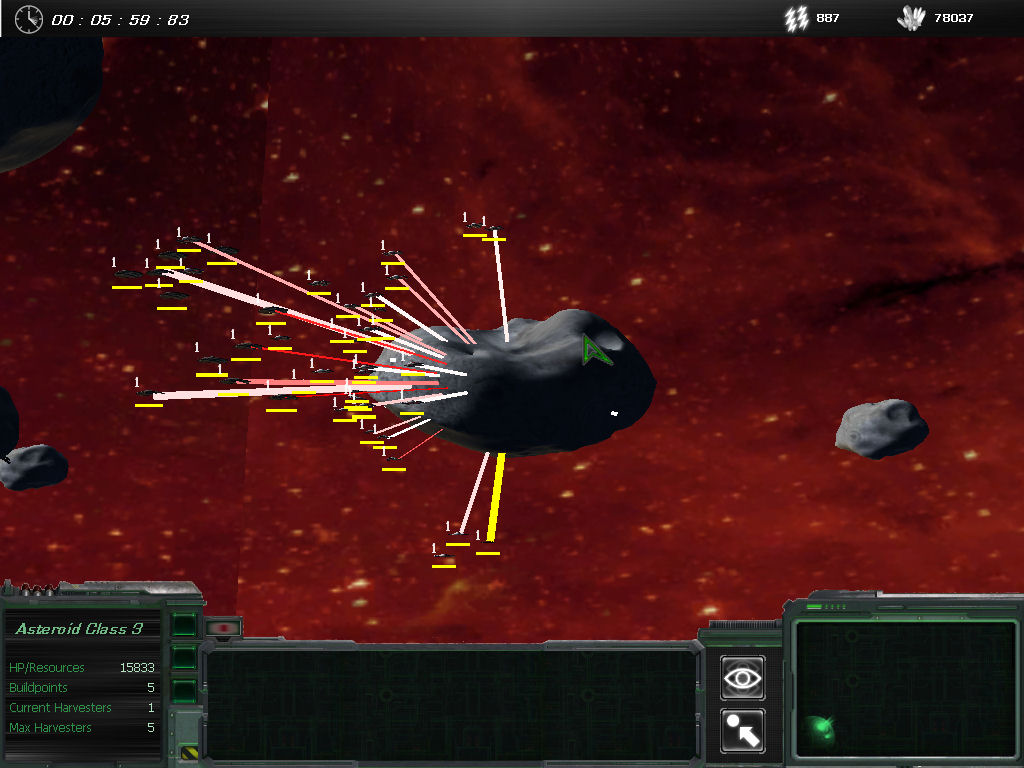Click the eye view button

(742, 678)
